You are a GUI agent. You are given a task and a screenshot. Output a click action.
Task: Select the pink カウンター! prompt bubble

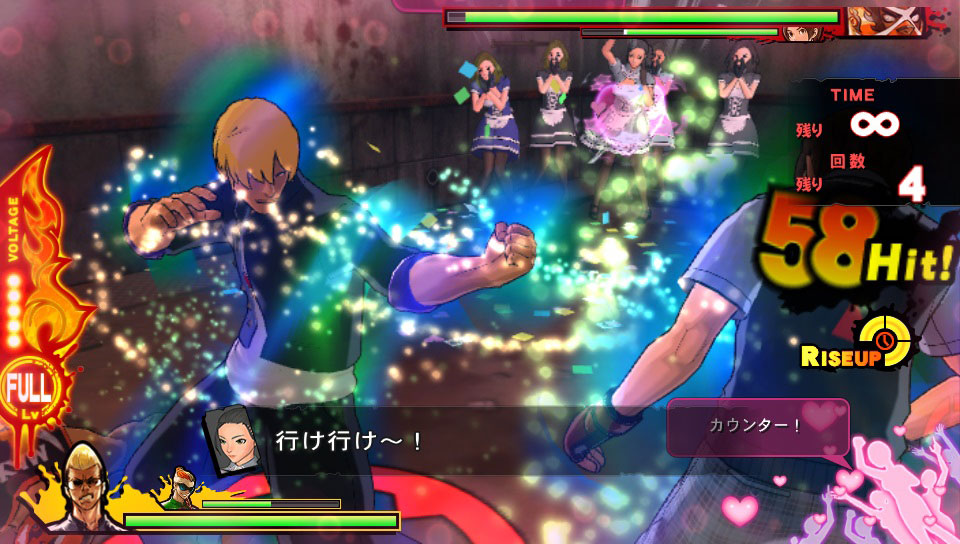click(757, 425)
